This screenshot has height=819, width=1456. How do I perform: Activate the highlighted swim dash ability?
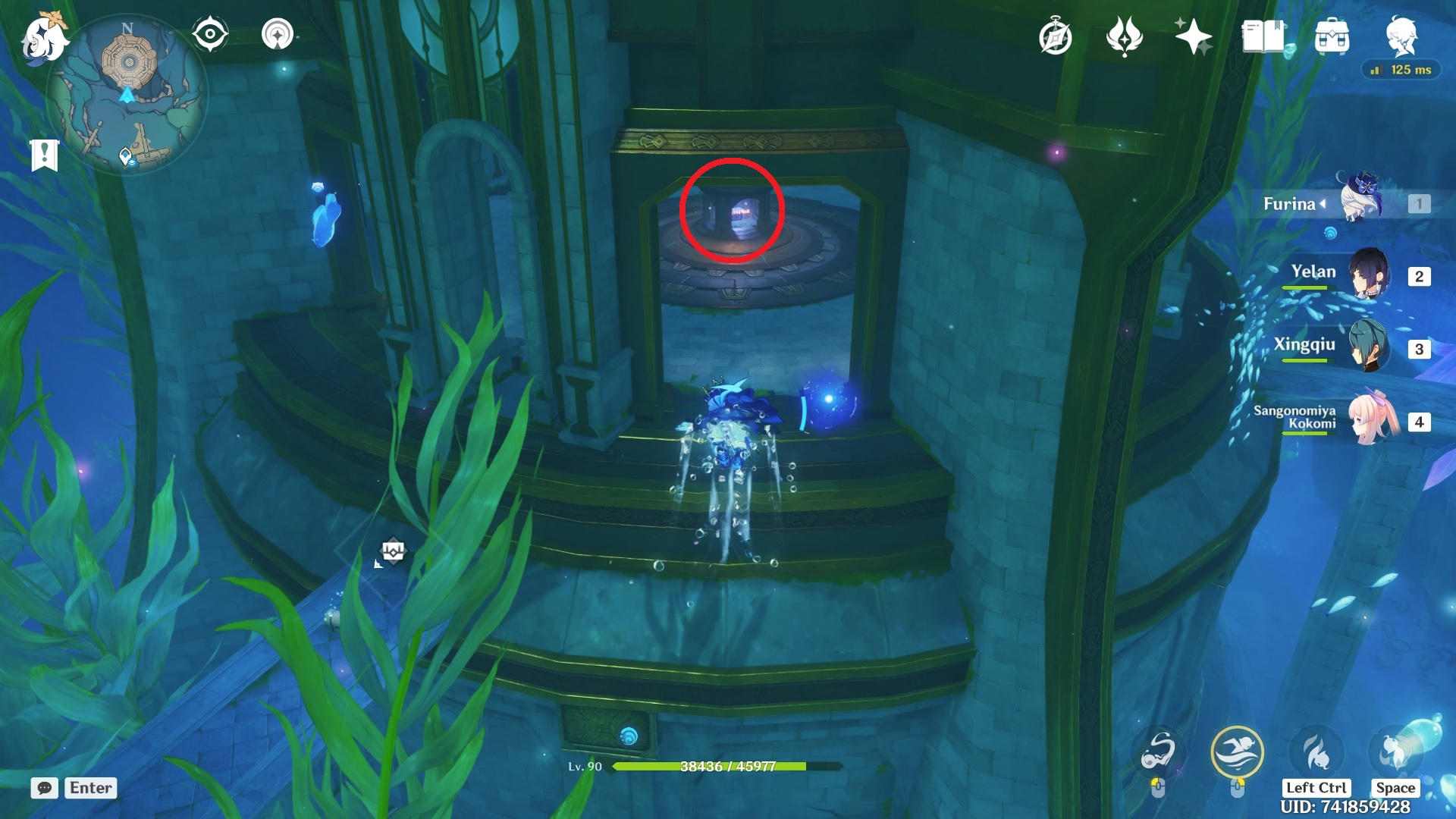[x=1237, y=752]
